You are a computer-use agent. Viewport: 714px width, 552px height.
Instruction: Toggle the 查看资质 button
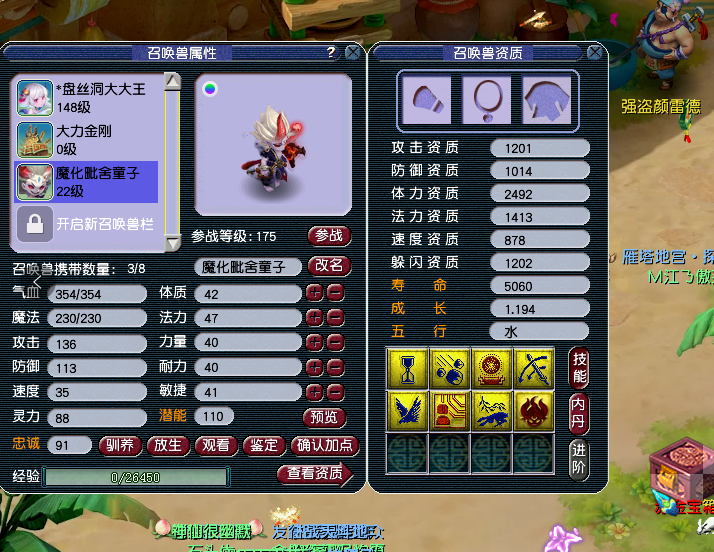[315, 474]
